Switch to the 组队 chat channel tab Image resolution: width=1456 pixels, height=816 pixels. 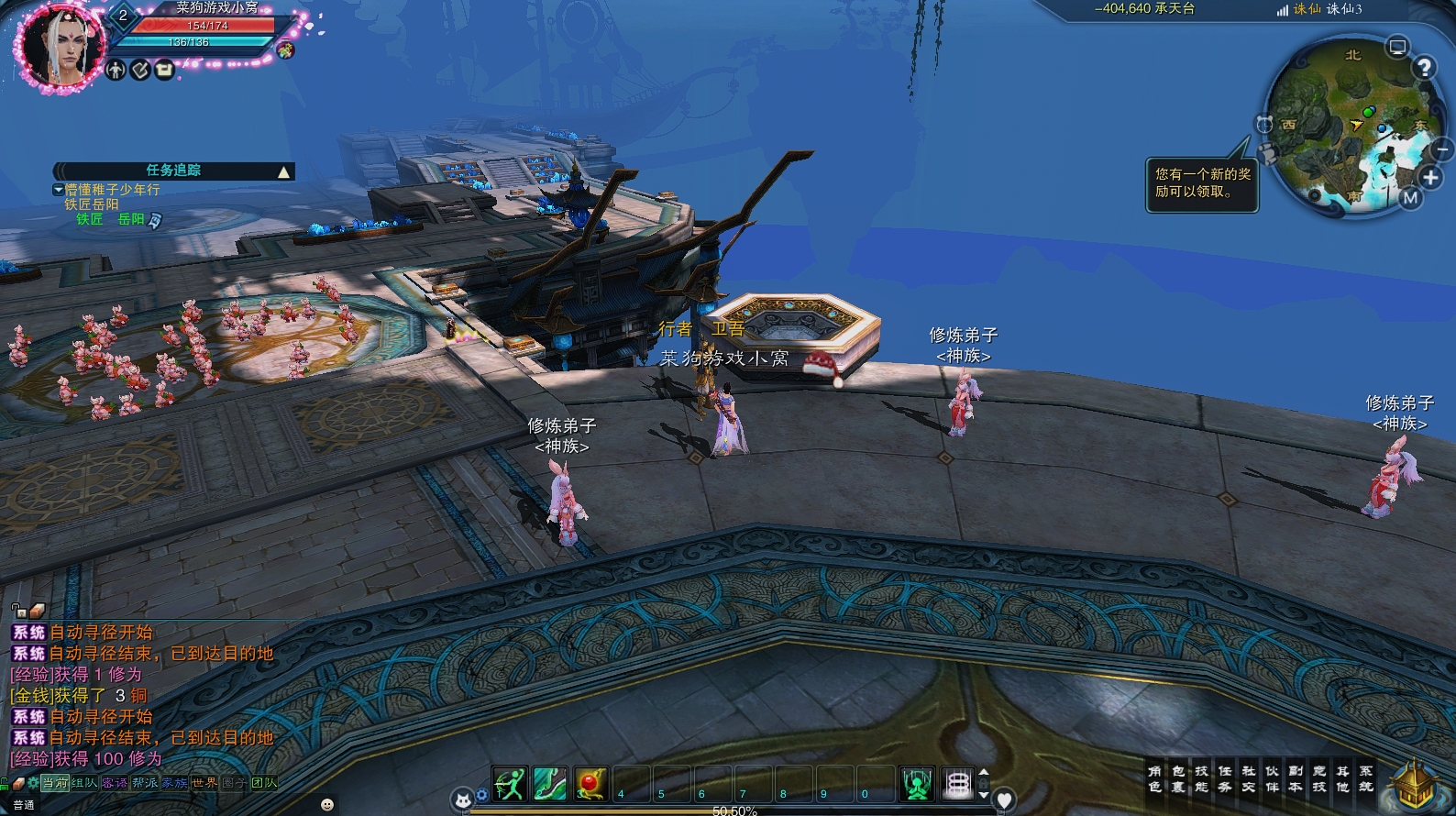[84, 783]
